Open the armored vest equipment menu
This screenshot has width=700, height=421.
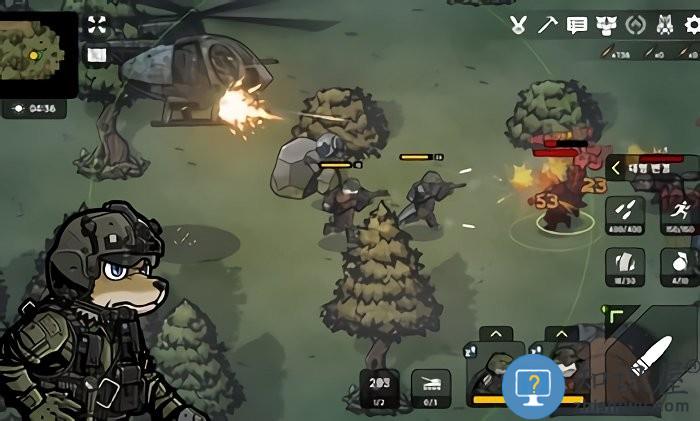(606, 25)
